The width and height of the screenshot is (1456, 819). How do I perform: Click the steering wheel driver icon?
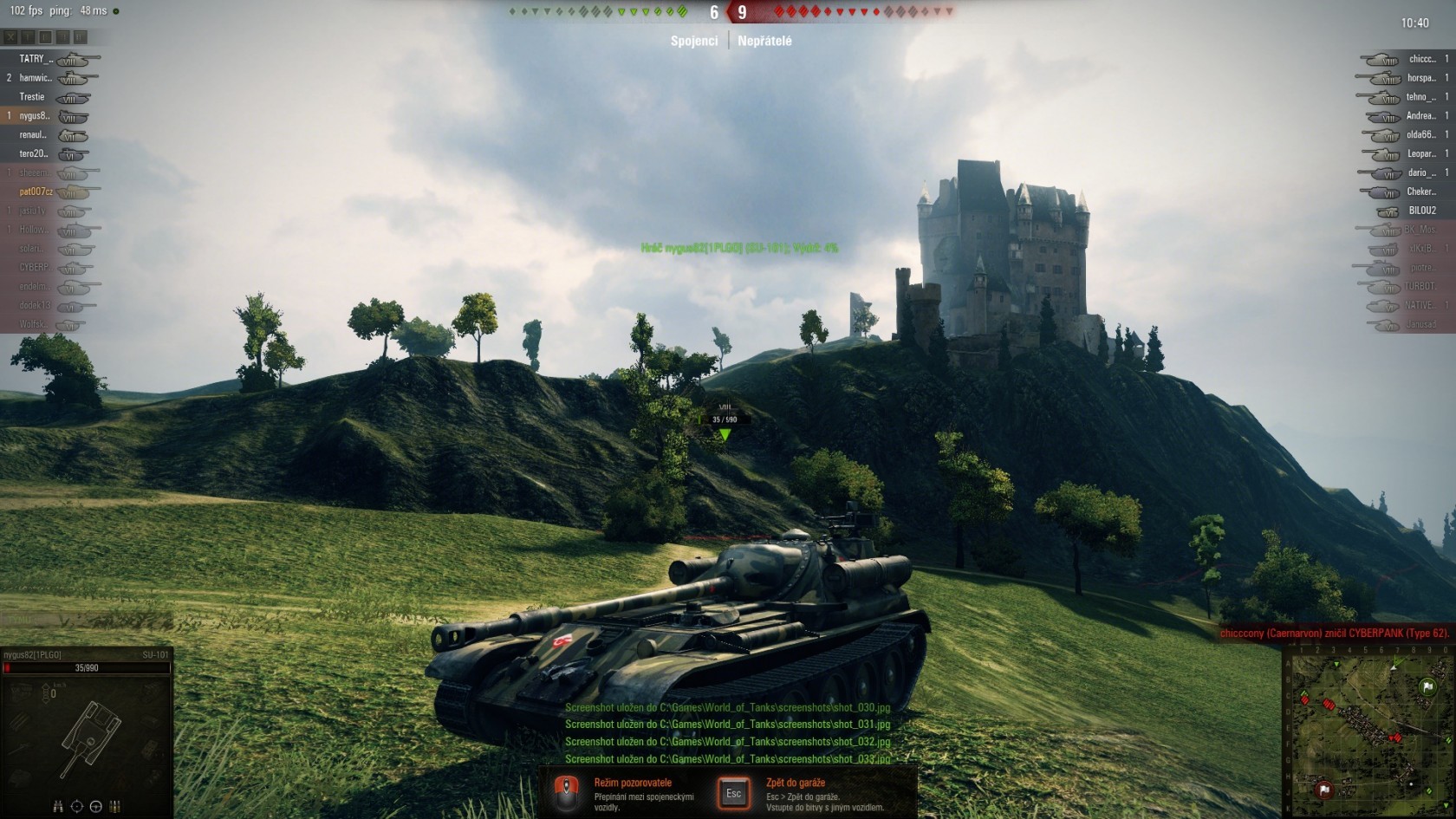[x=96, y=807]
